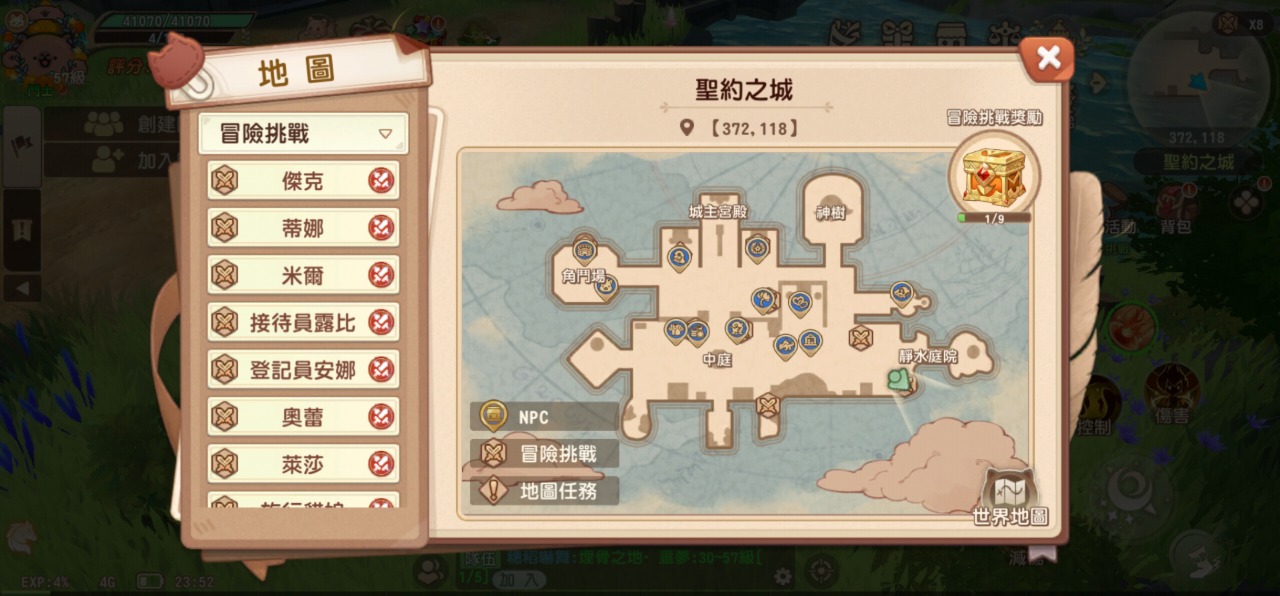Image resolution: width=1280 pixels, height=596 pixels.
Task: Choose 登記員安娜 from the list
Action: pos(303,369)
